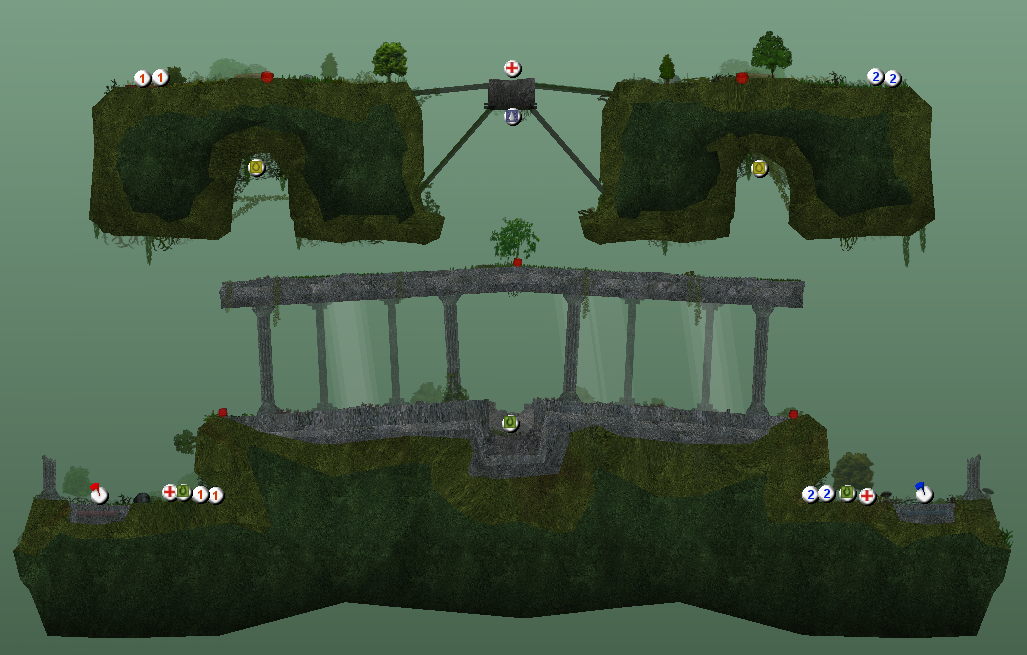Choose the green marker in the stone pit
The image size is (1027, 655).
[x=510, y=423]
